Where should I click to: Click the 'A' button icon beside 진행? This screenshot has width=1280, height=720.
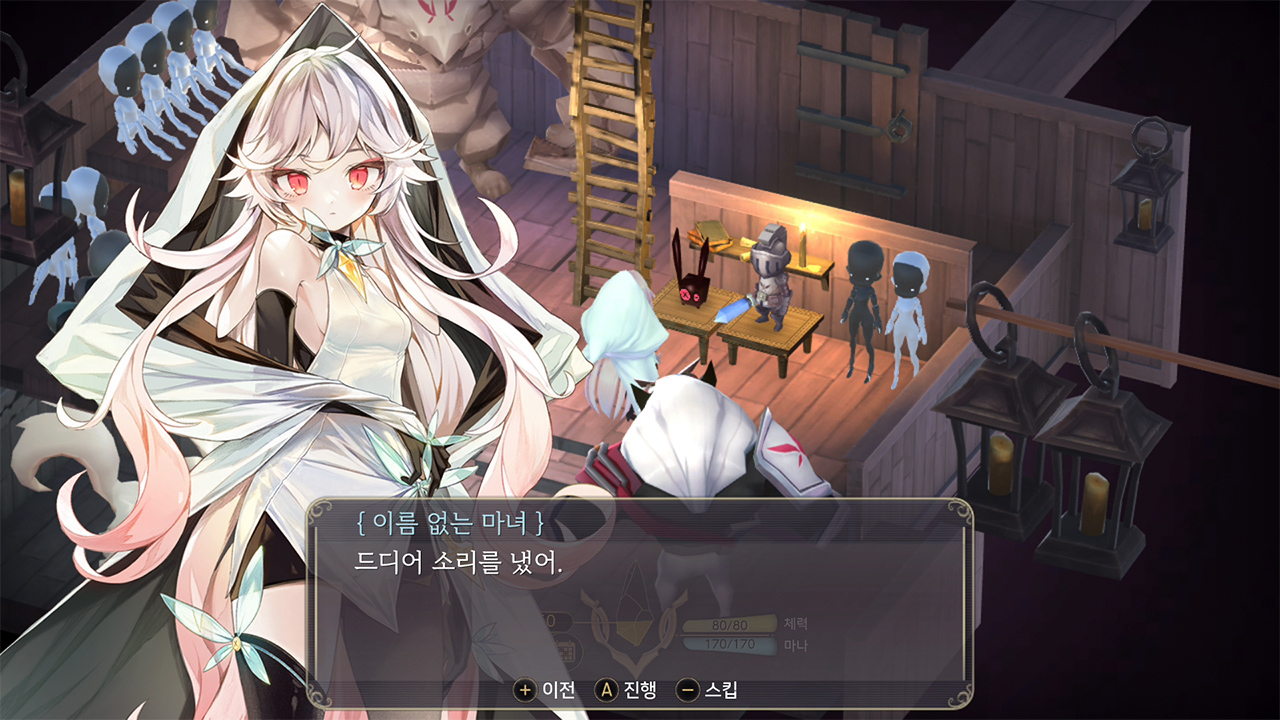(606, 691)
